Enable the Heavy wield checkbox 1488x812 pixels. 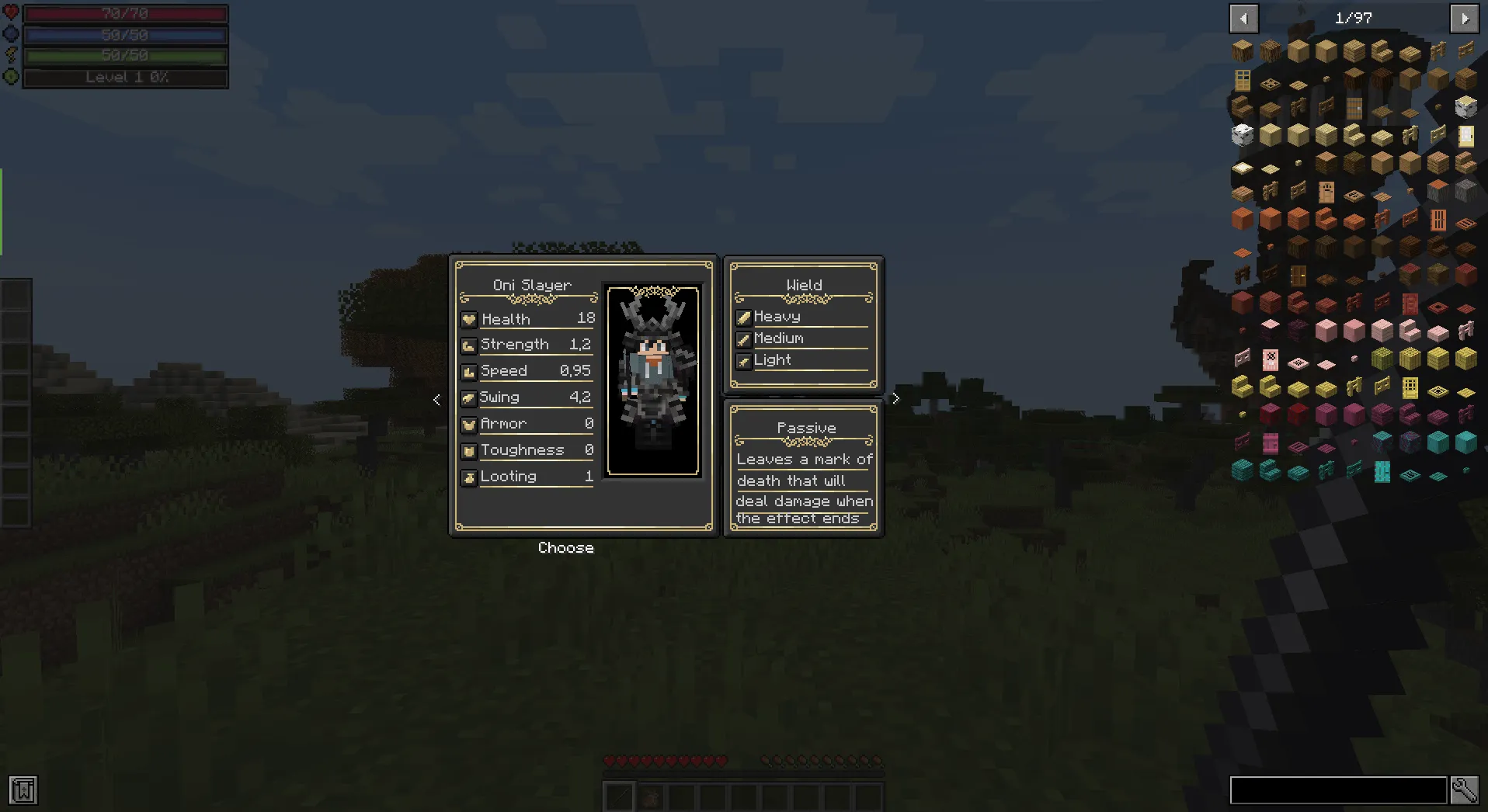click(743, 317)
